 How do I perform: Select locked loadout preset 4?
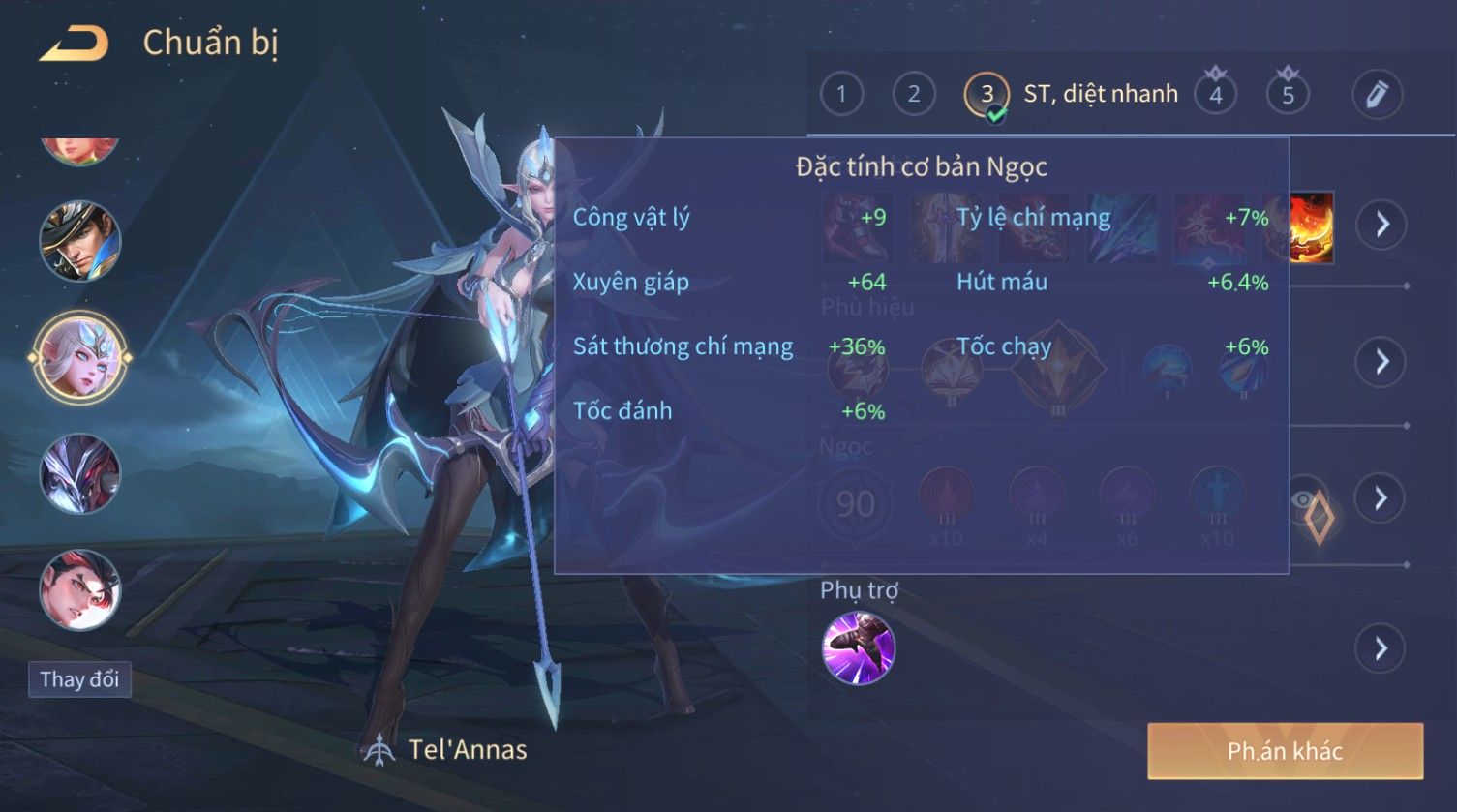(x=1215, y=94)
